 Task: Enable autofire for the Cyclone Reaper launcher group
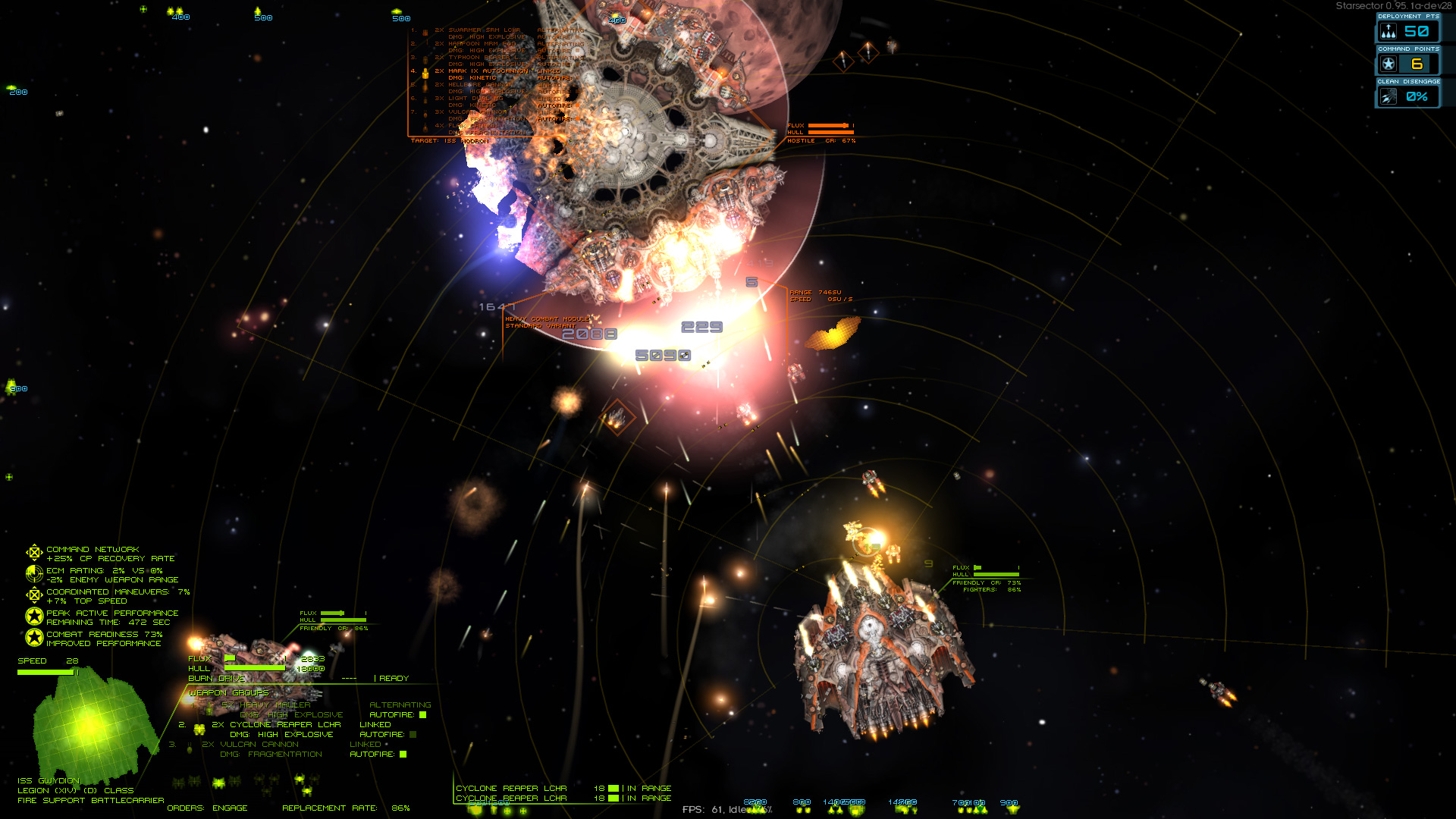tap(412, 734)
